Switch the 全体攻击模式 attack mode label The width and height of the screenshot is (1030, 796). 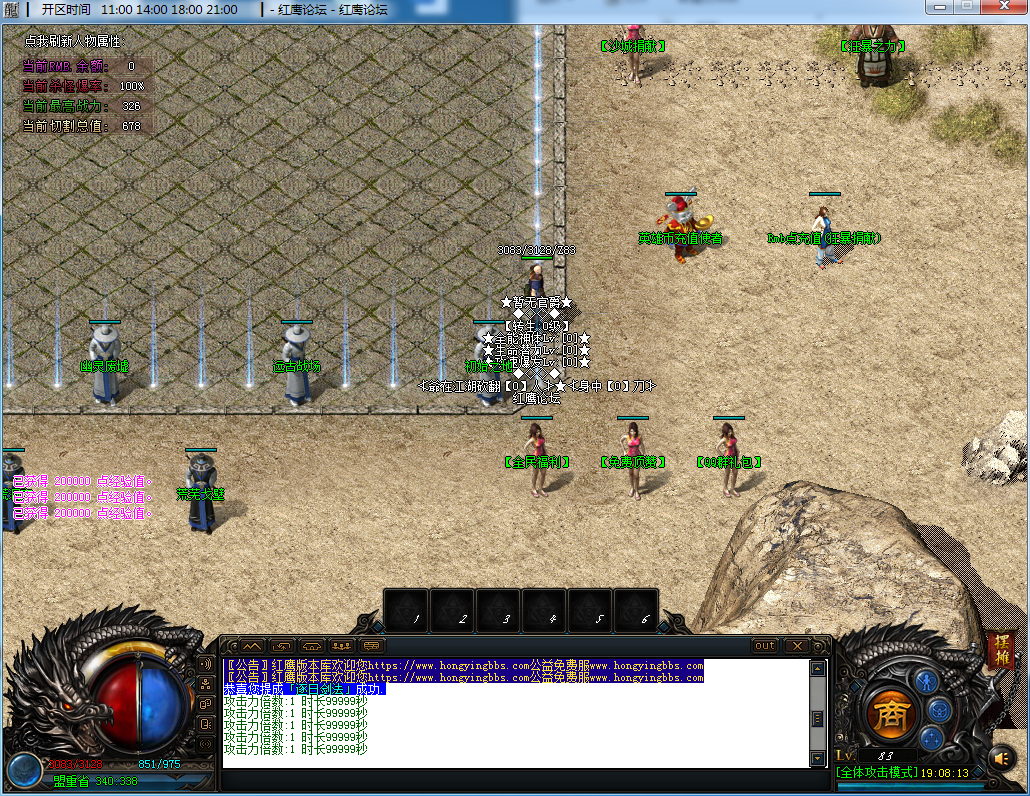(x=876, y=773)
